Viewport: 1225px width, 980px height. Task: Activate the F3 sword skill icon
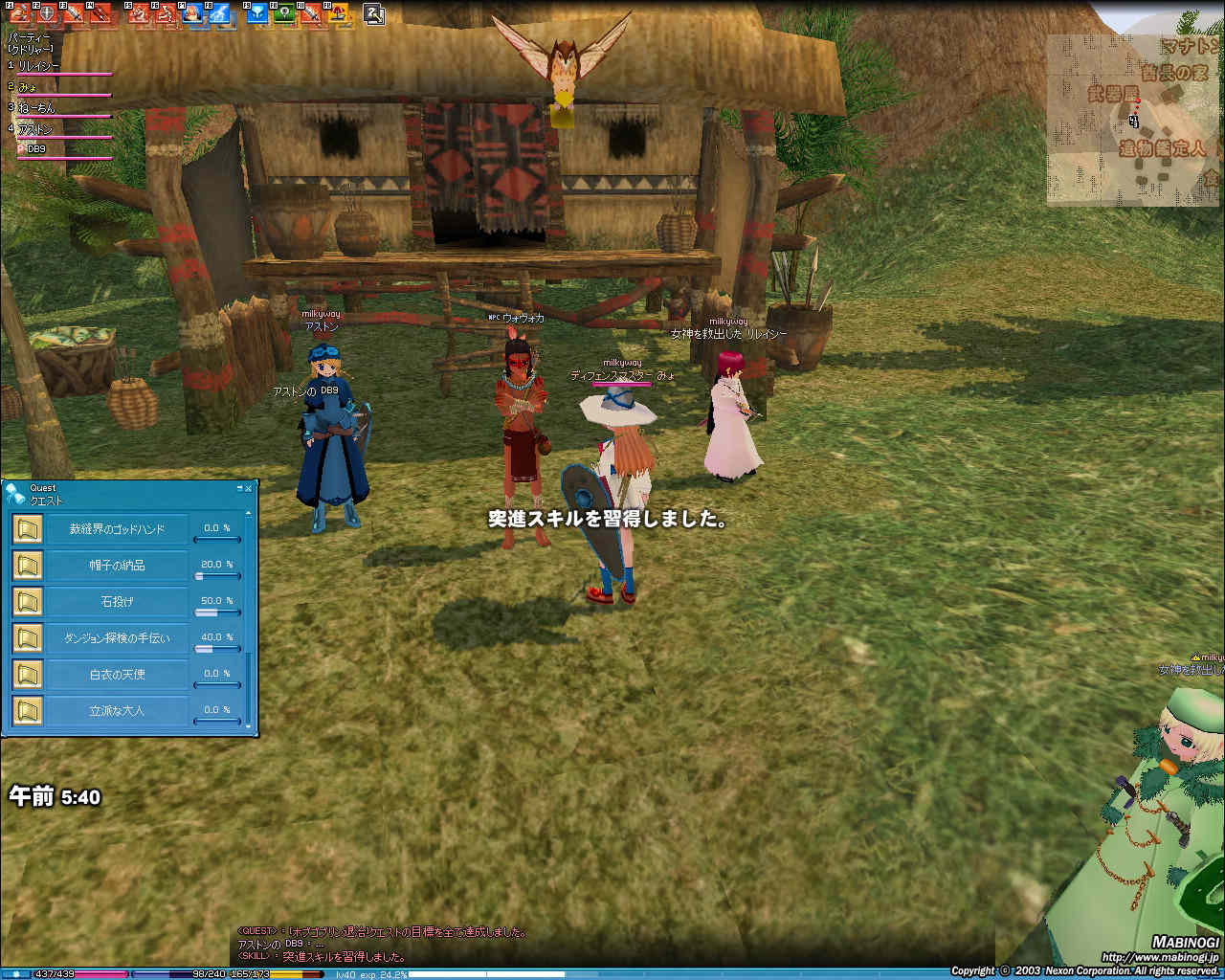tap(73, 13)
